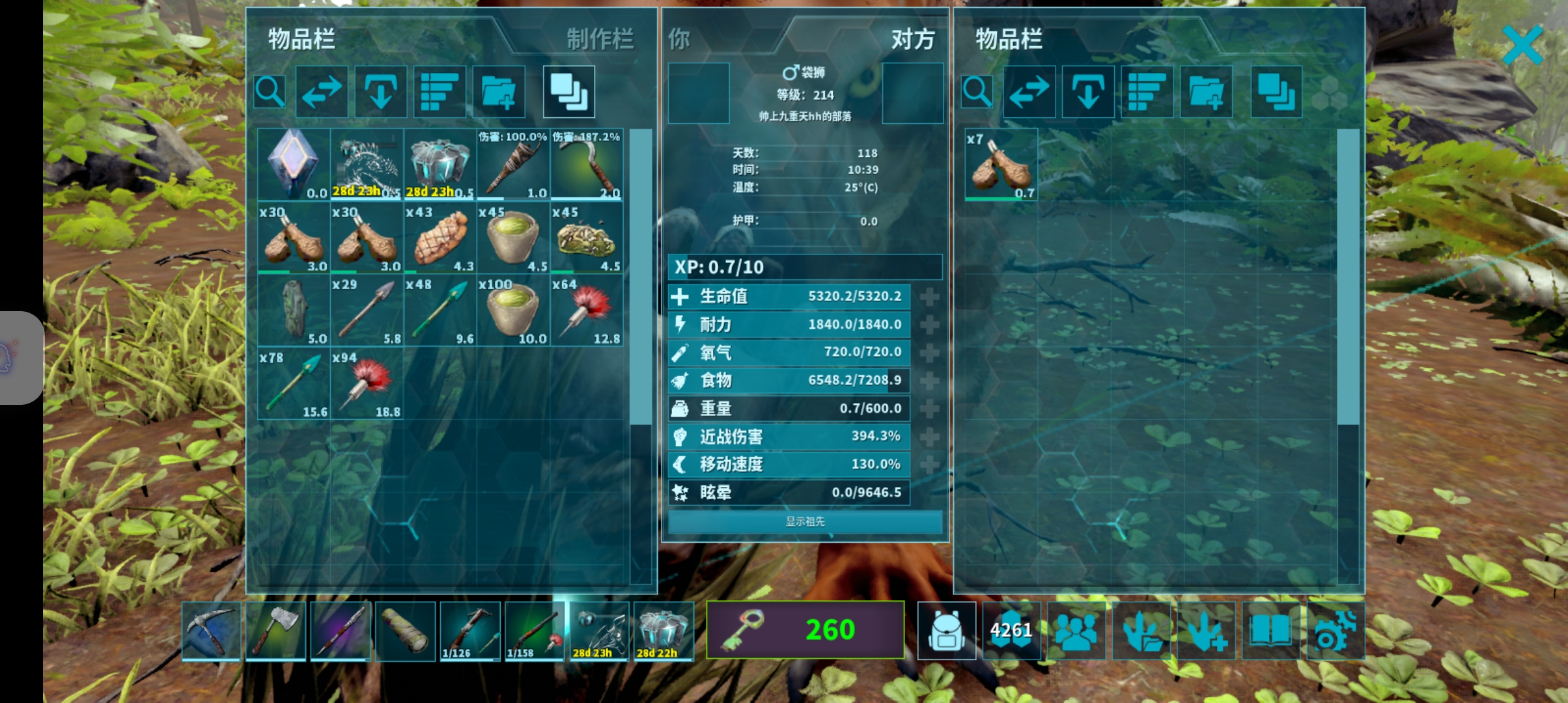
Task: Open the 对方 tab in the stats panel
Action: (912, 40)
